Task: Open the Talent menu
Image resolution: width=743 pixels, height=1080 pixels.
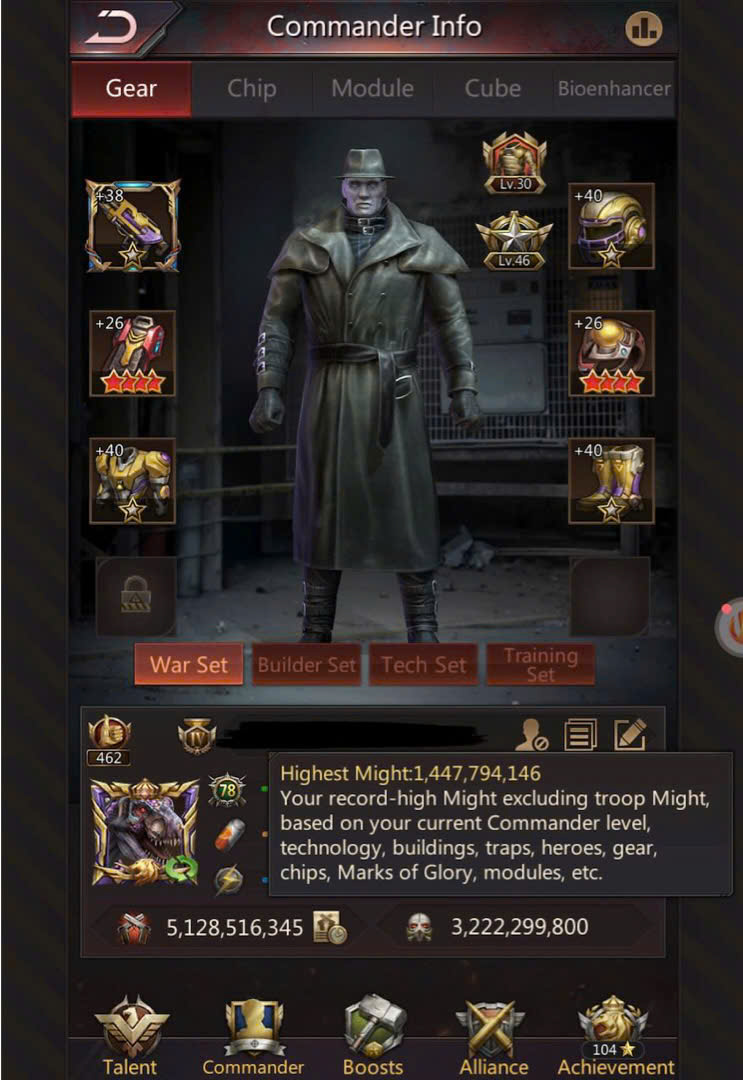Action: tap(131, 1035)
